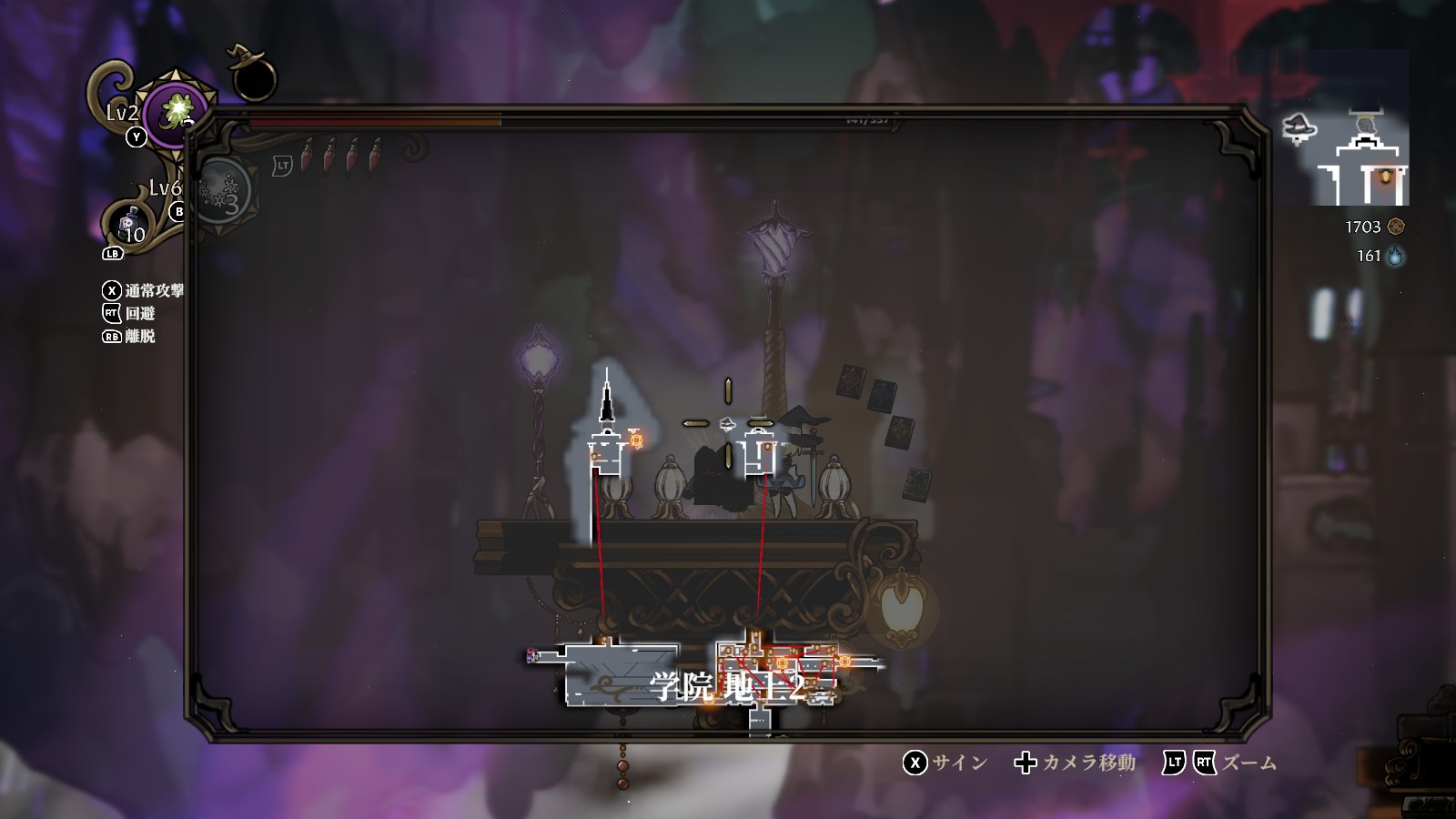Click the map crosshair cursor
The width and height of the screenshot is (1456, 819).
pyautogui.click(x=728, y=423)
